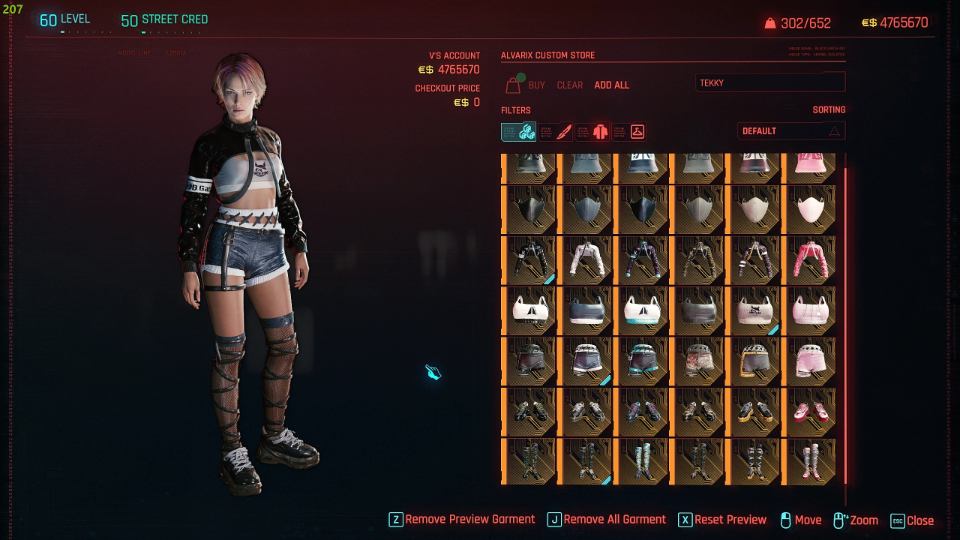This screenshot has height=540, width=960.
Task: Click Reset Preview option
Action: point(722,520)
